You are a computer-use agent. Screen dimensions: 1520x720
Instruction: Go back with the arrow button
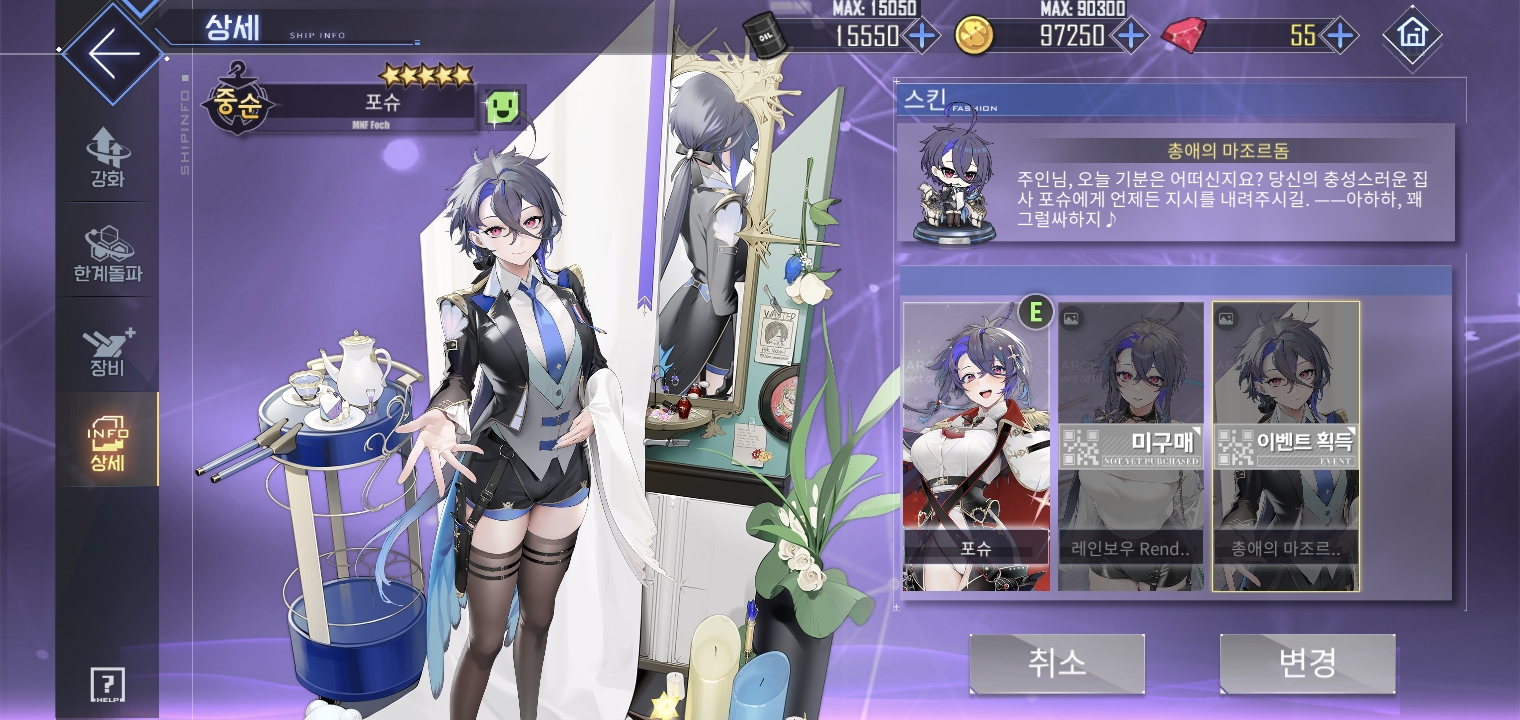point(112,55)
